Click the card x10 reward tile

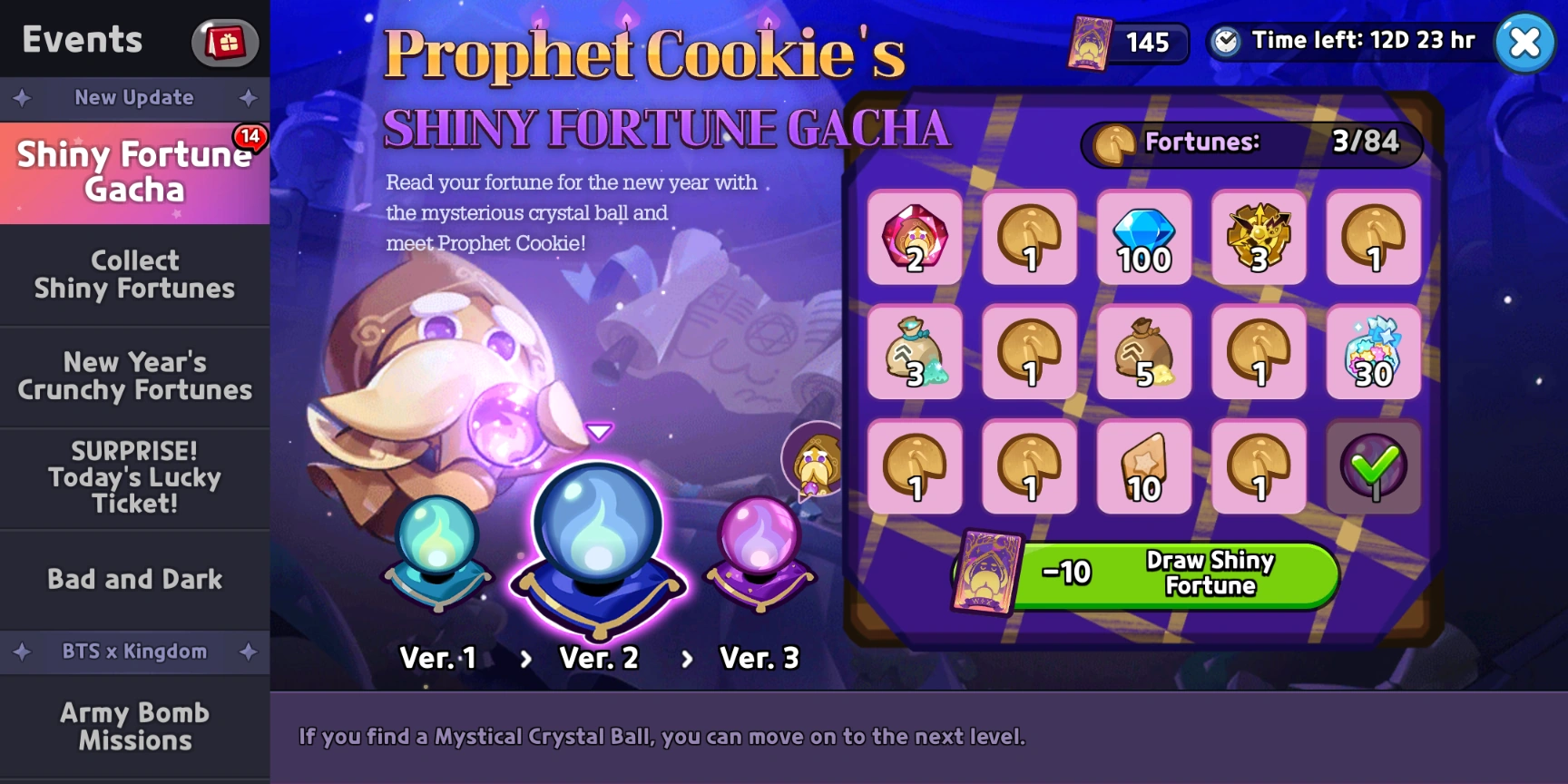click(1143, 468)
